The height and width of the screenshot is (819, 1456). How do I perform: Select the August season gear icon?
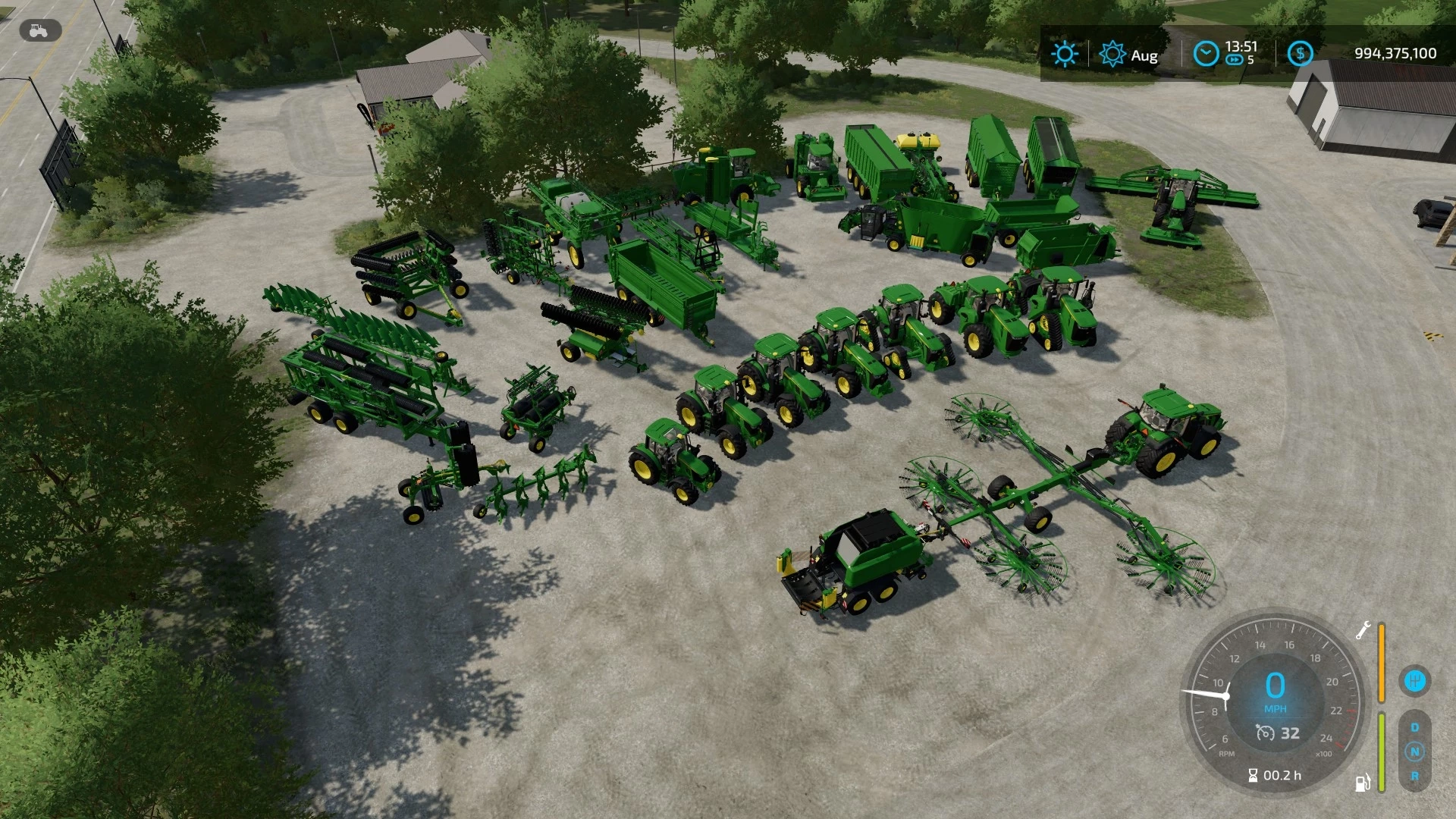pyautogui.click(x=1112, y=55)
